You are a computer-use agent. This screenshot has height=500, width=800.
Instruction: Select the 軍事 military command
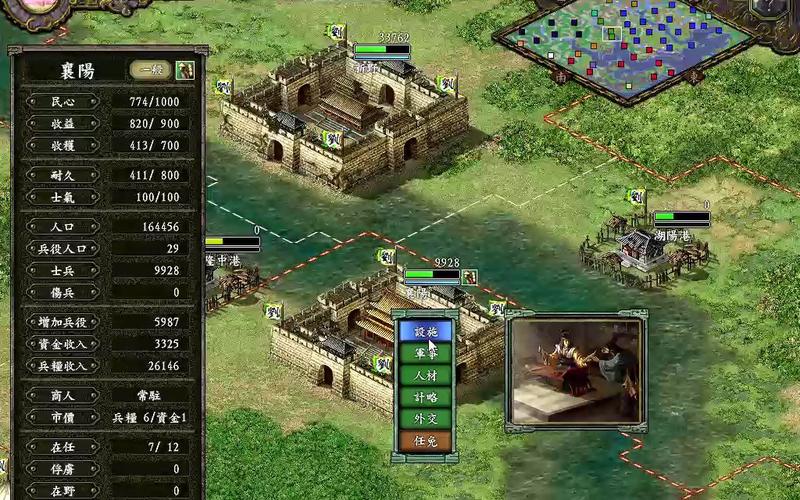point(425,353)
